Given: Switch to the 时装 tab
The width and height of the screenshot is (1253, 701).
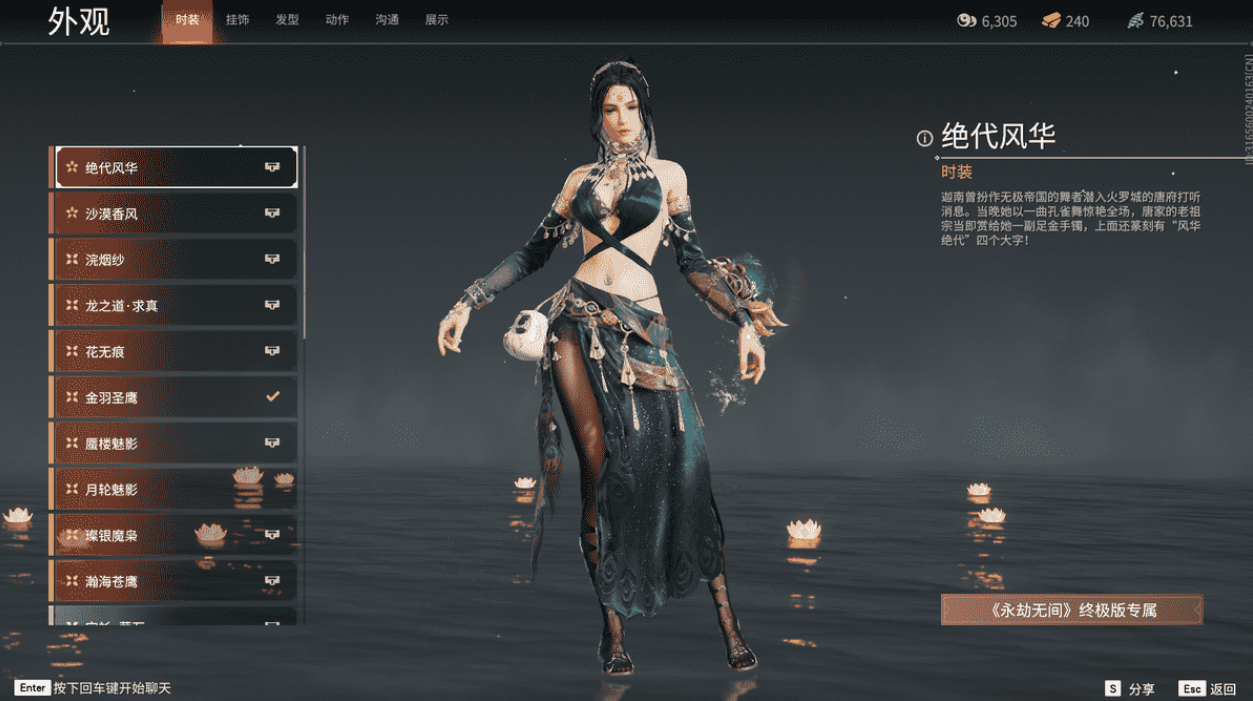Looking at the screenshot, I should pyautogui.click(x=187, y=20).
